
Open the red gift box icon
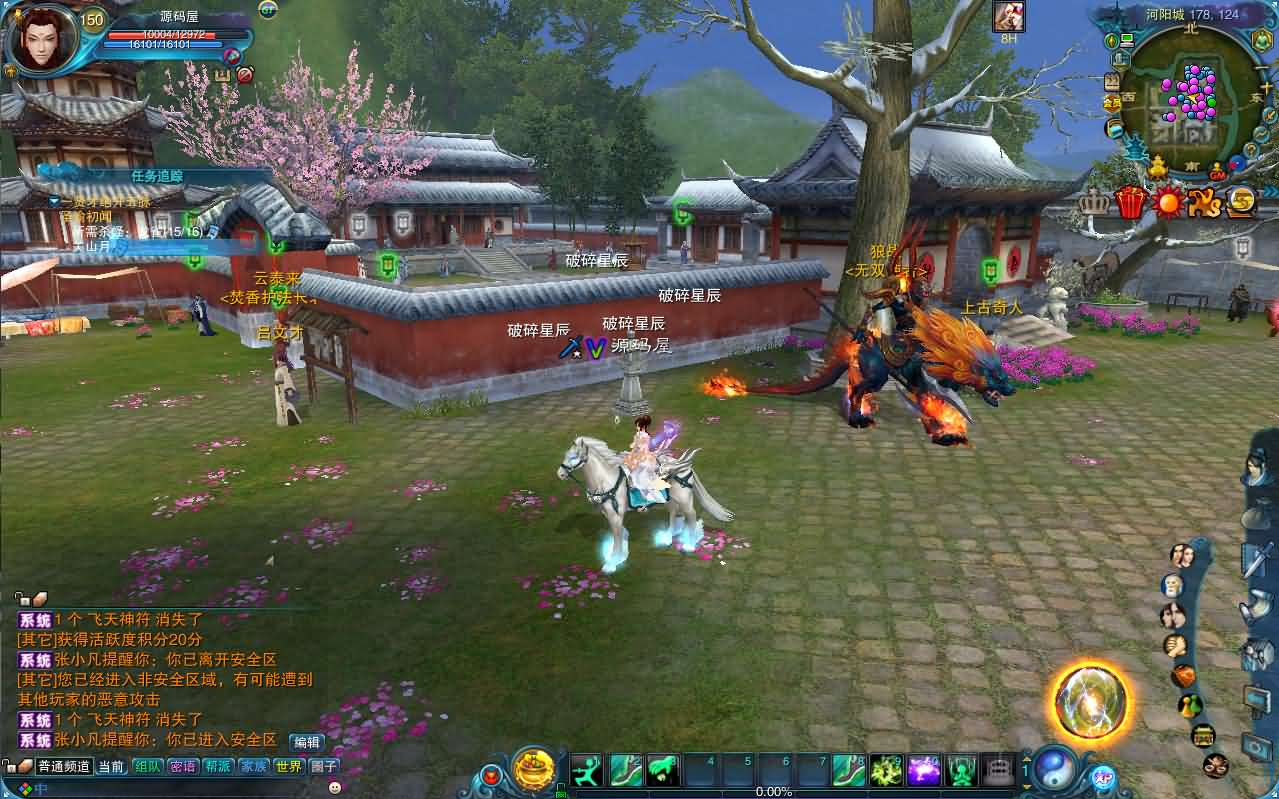pos(1131,202)
